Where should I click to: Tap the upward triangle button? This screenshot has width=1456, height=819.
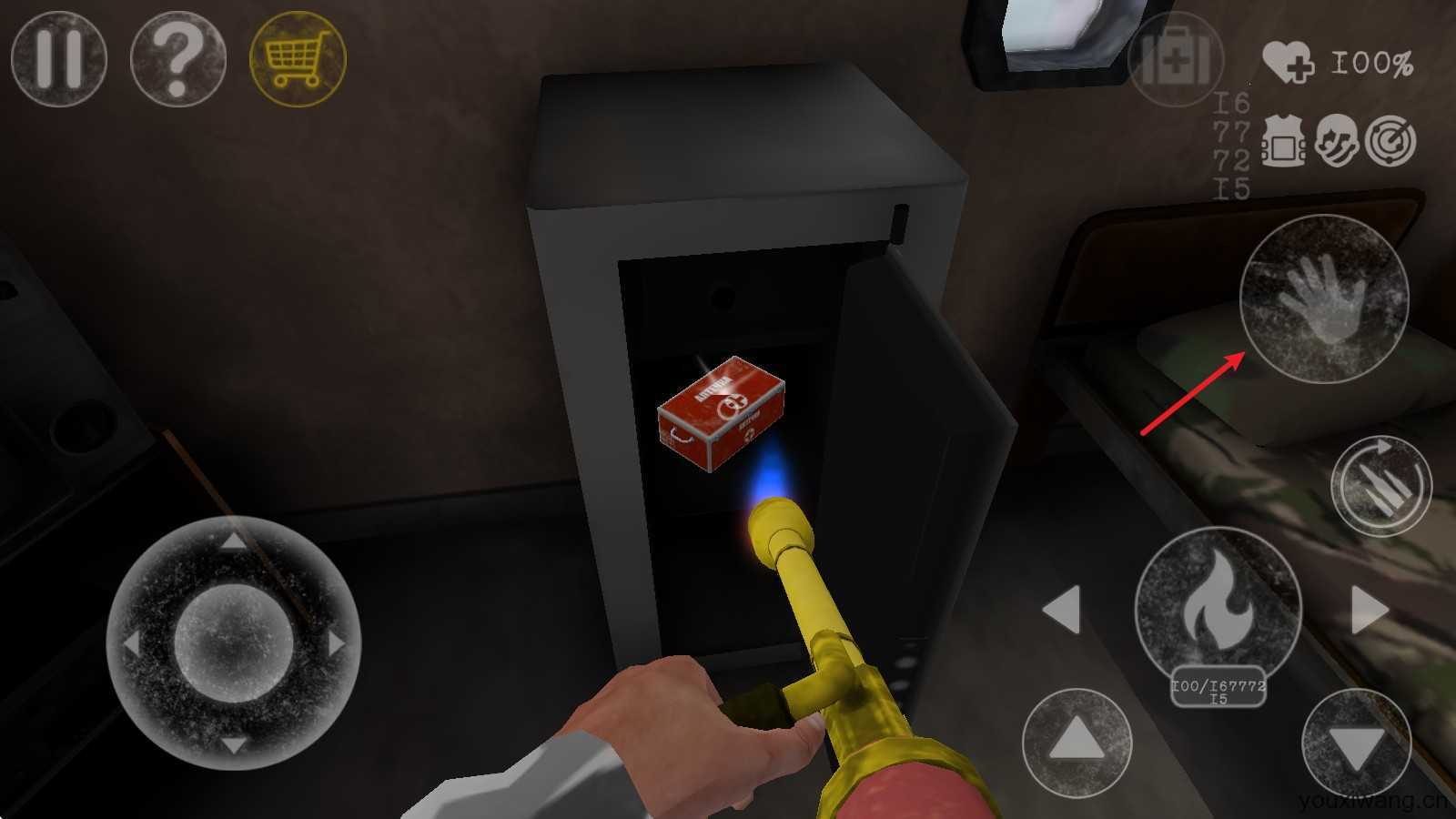point(1077,742)
